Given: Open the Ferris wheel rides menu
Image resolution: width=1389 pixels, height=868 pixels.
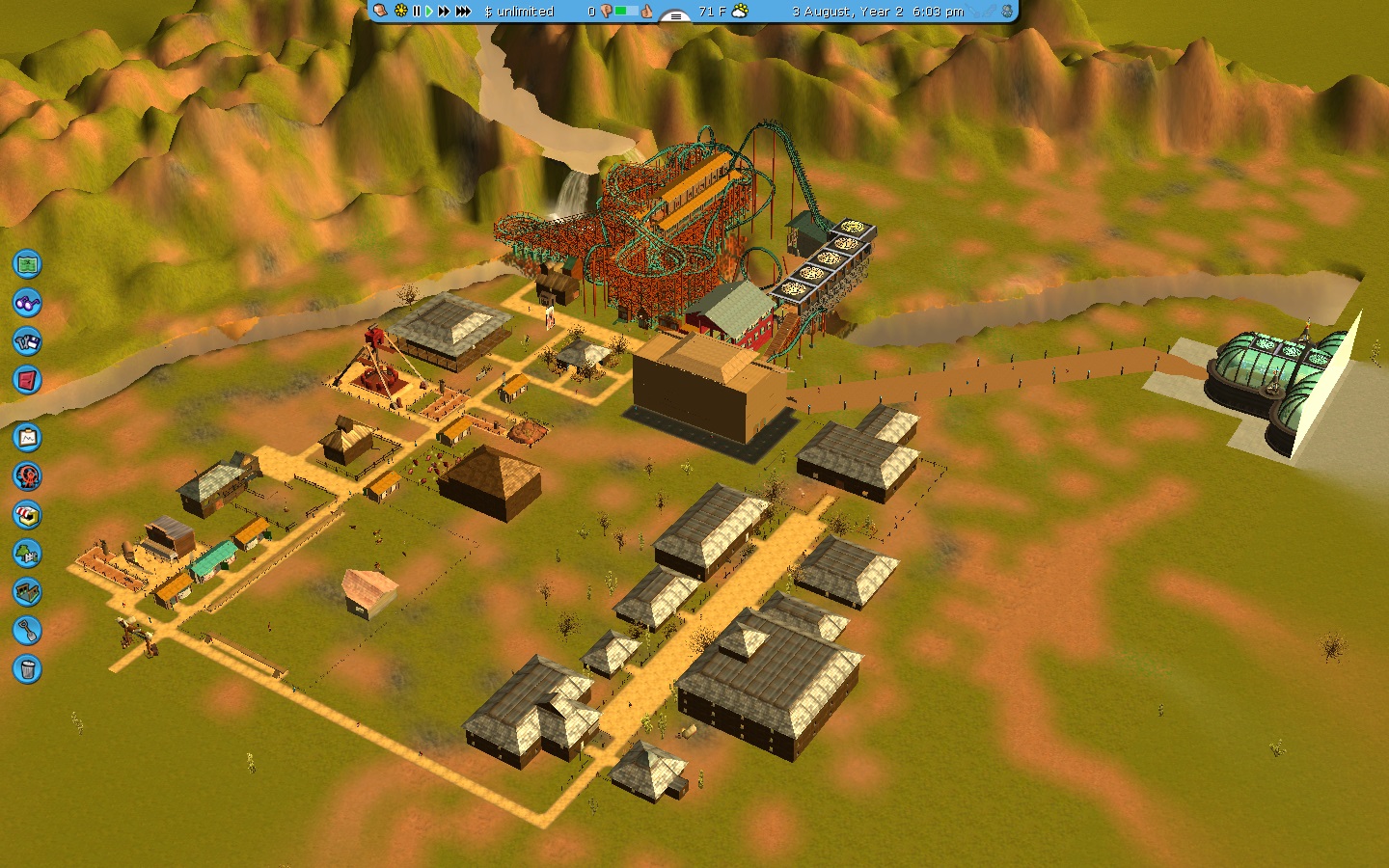Looking at the screenshot, I should point(27,476).
